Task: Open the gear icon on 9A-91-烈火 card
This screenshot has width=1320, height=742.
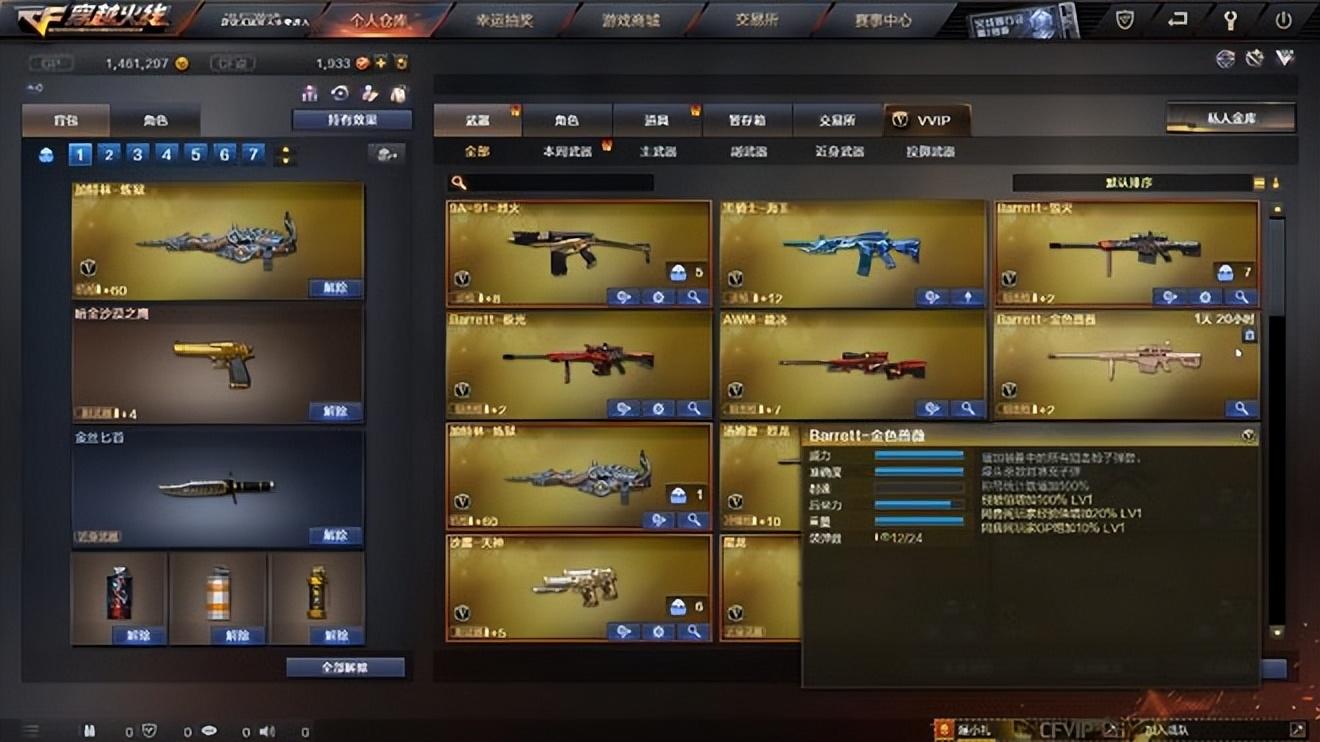Action: [x=660, y=295]
